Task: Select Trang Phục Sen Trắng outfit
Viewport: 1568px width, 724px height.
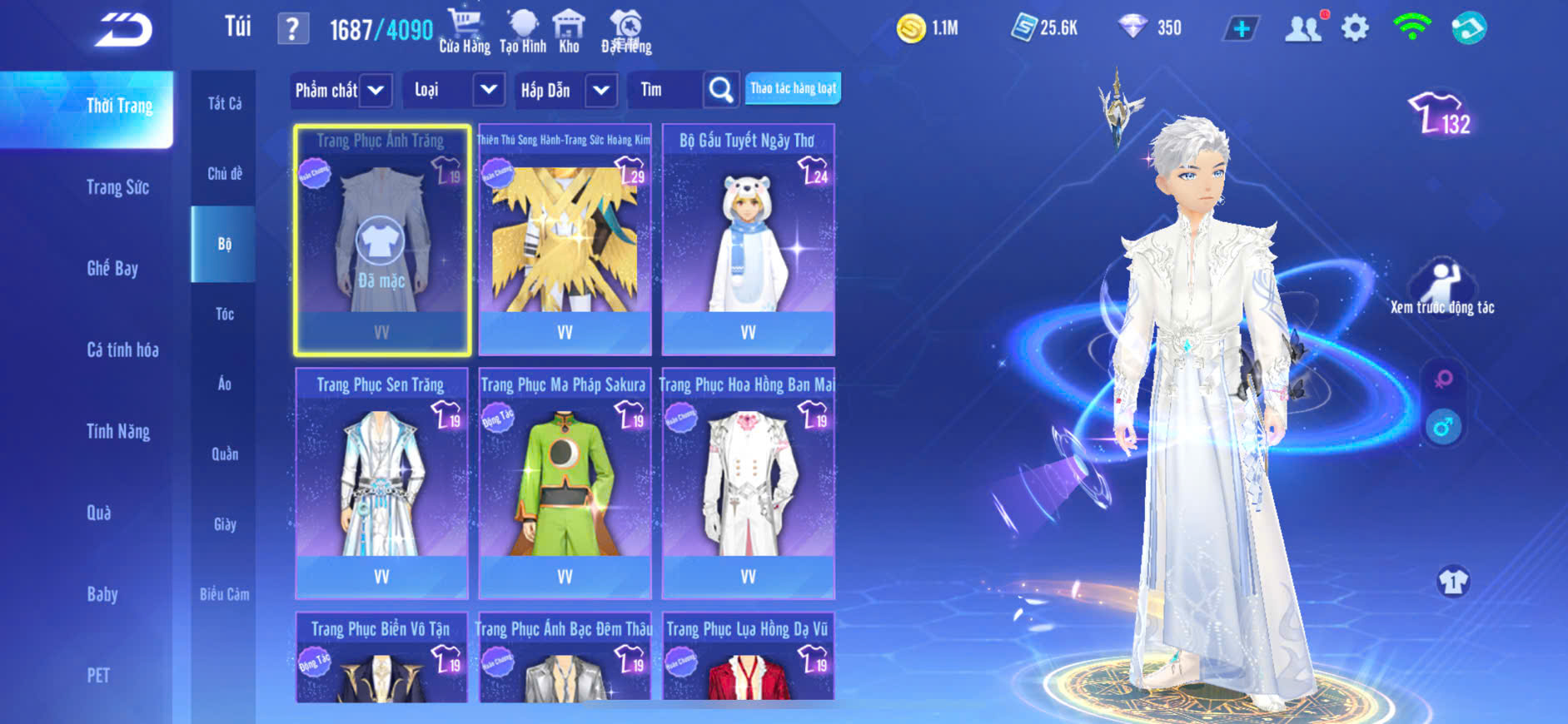Action: click(x=381, y=483)
